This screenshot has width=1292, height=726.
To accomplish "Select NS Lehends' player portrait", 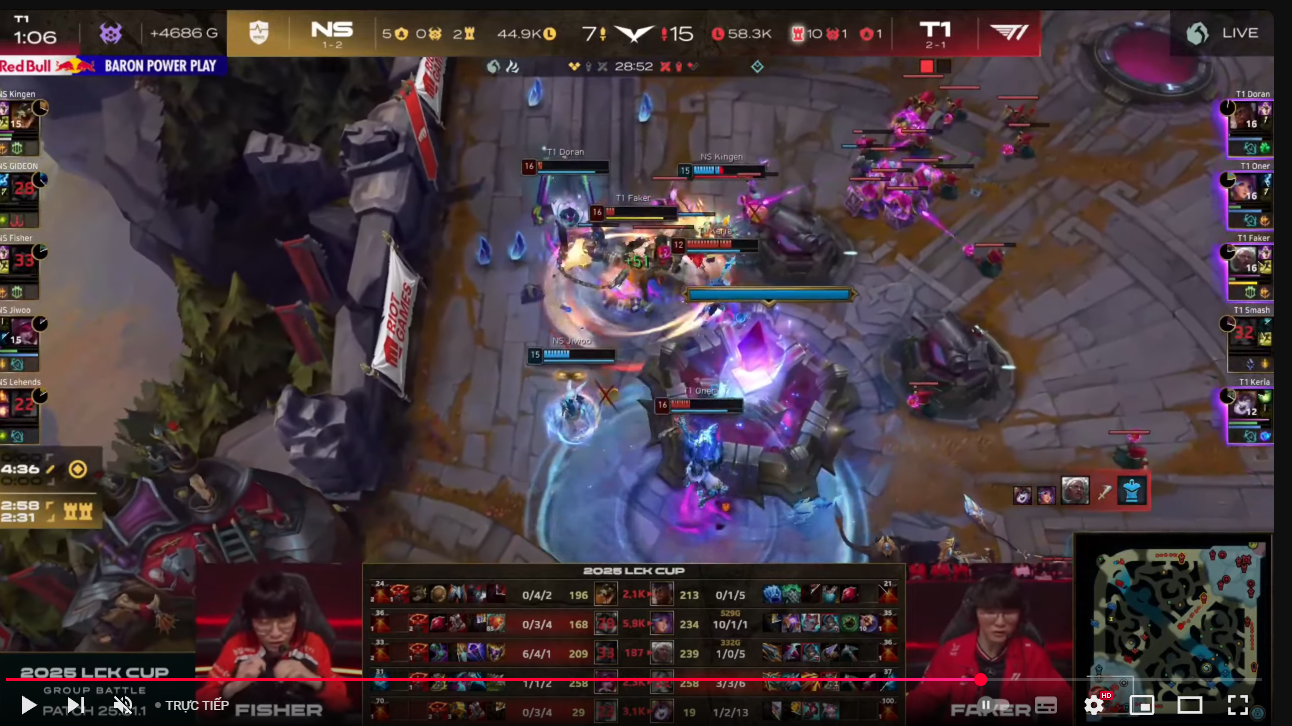I will 20,404.
